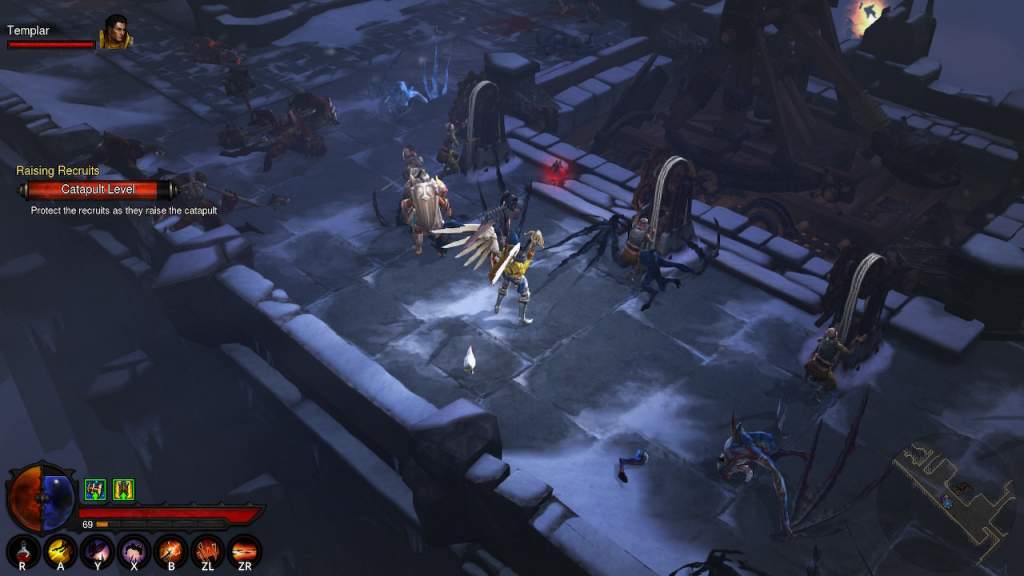This screenshot has width=1024, height=576.
Task: Activate the purple skill labeled Y
Action: (x=98, y=551)
